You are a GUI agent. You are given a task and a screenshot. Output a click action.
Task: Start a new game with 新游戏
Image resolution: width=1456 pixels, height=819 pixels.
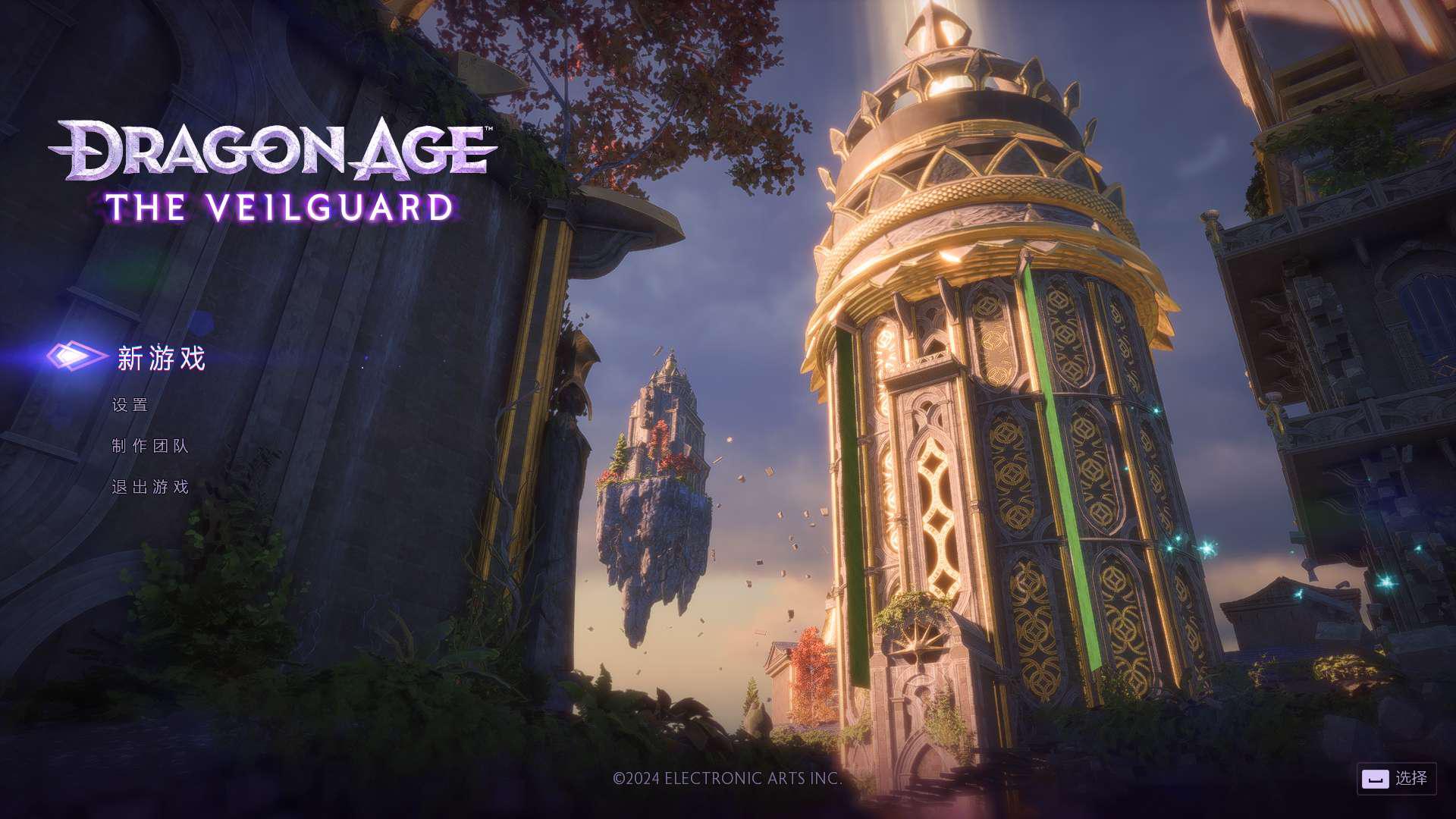click(x=161, y=358)
